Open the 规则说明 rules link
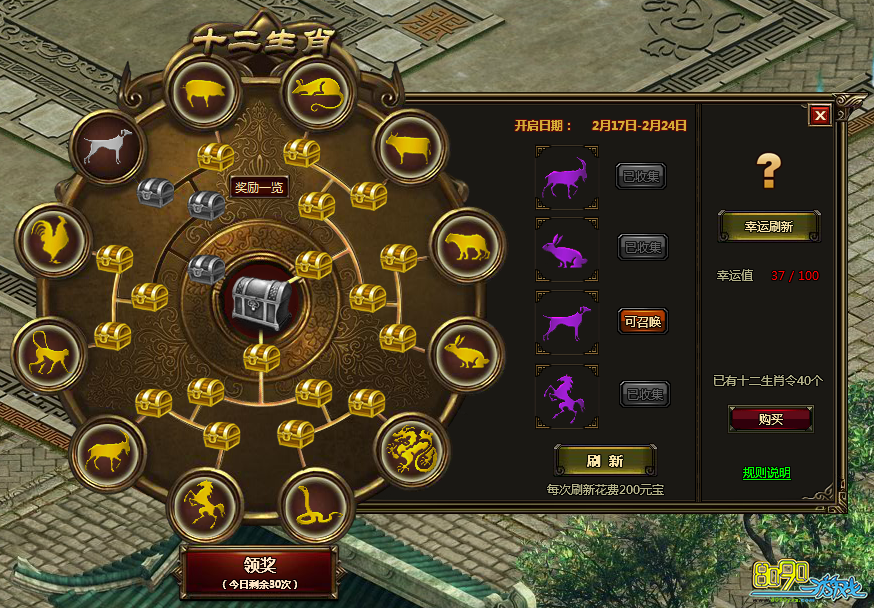The image size is (874, 608). tap(766, 472)
